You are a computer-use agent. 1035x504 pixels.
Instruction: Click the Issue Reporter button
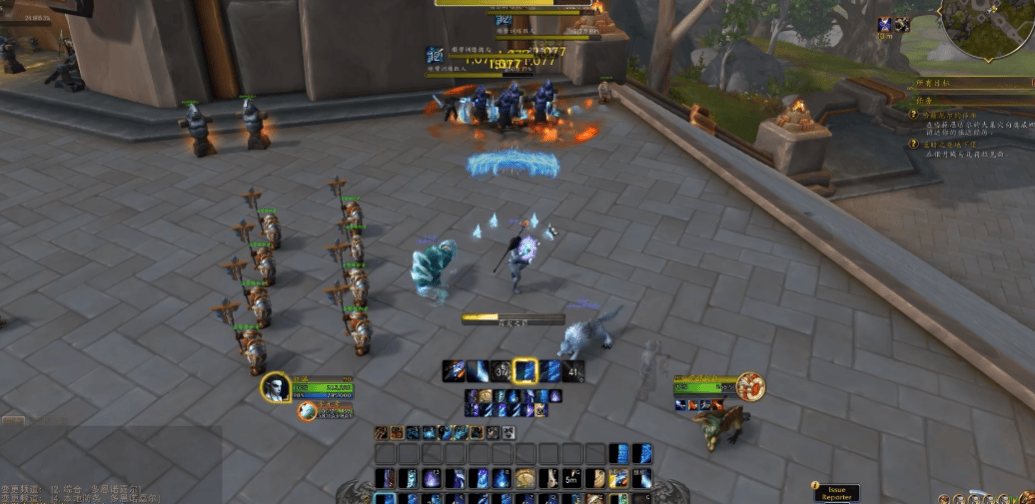tap(835, 492)
